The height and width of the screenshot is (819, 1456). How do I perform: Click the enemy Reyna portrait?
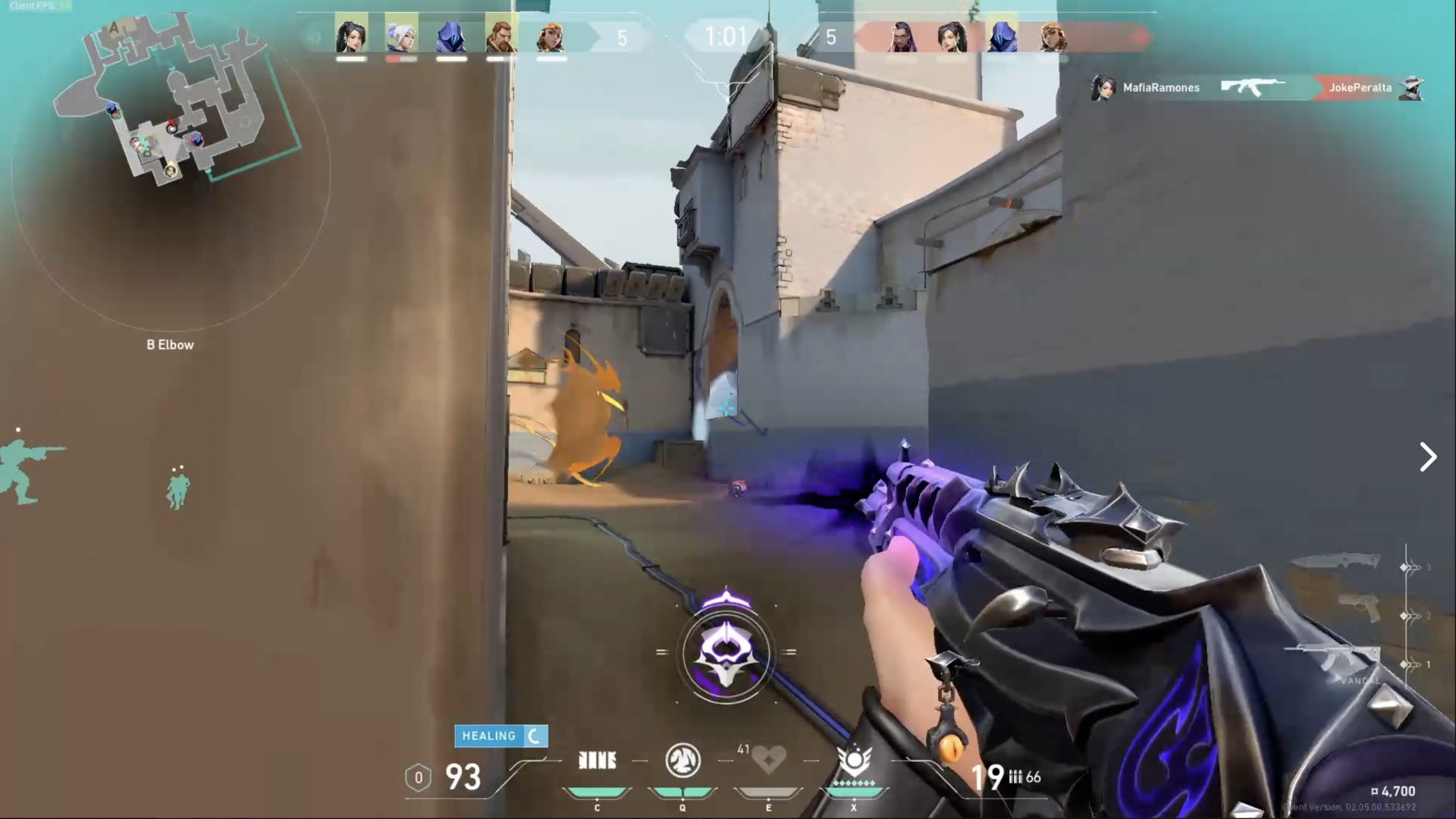pos(902,36)
